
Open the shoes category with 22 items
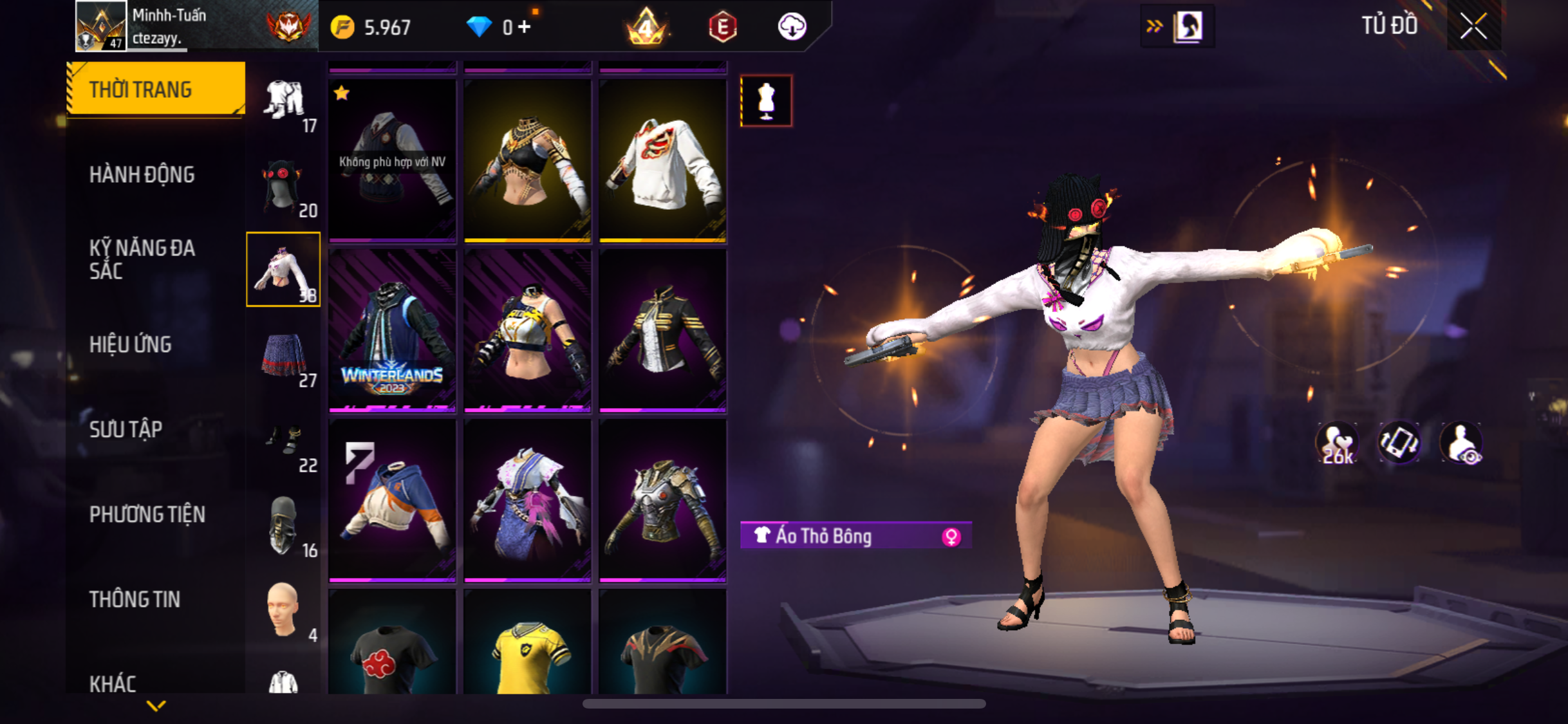(x=284, y=441)
